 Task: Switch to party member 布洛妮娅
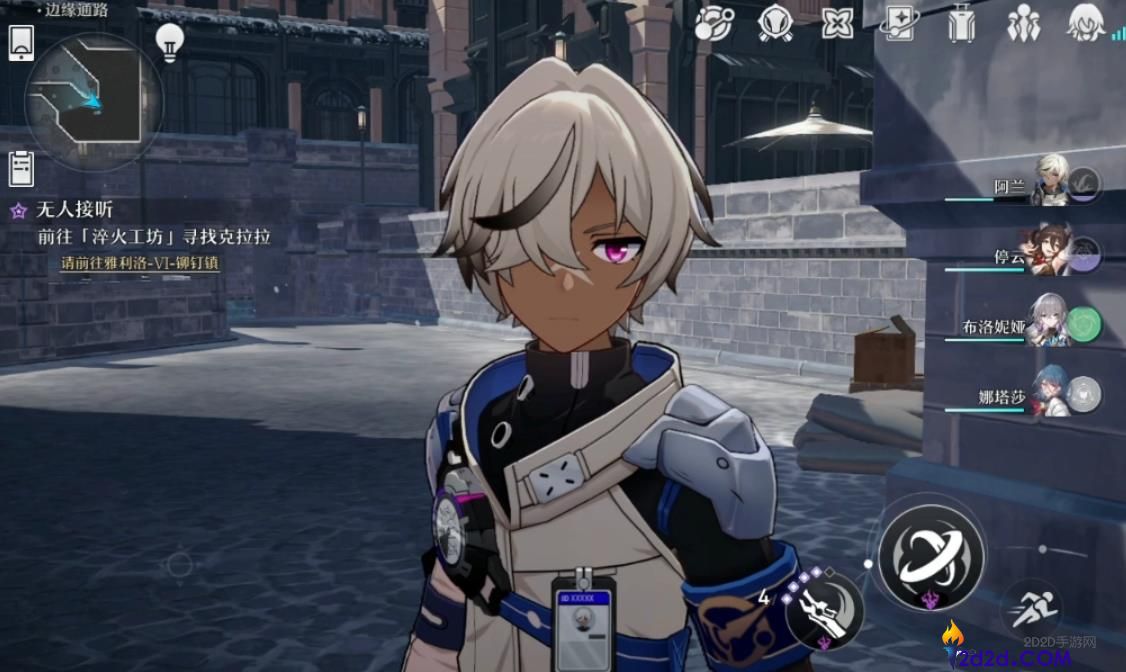pos(1048,324)
